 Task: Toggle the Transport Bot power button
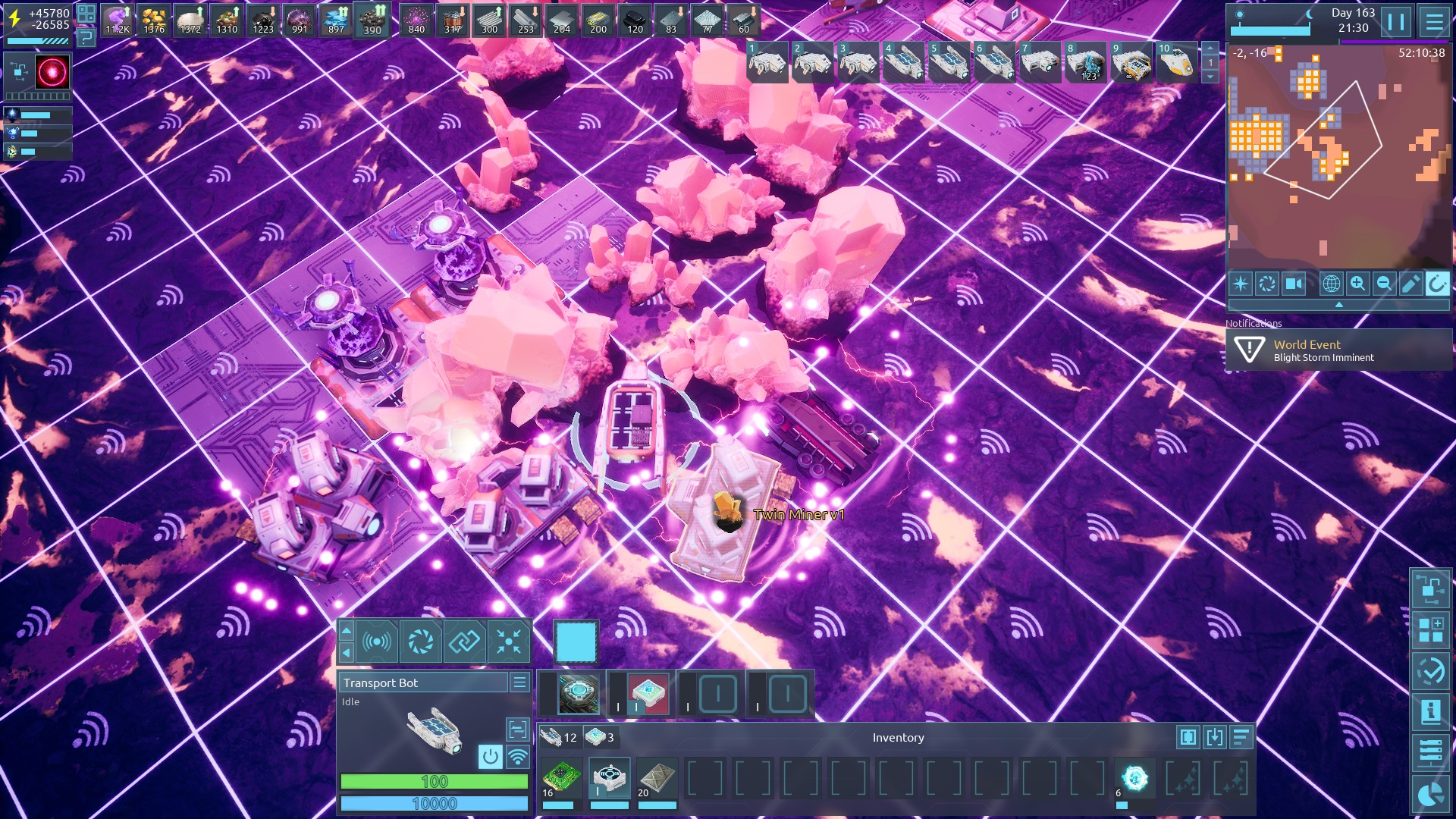pyautogui.click(x=491, y=756)
